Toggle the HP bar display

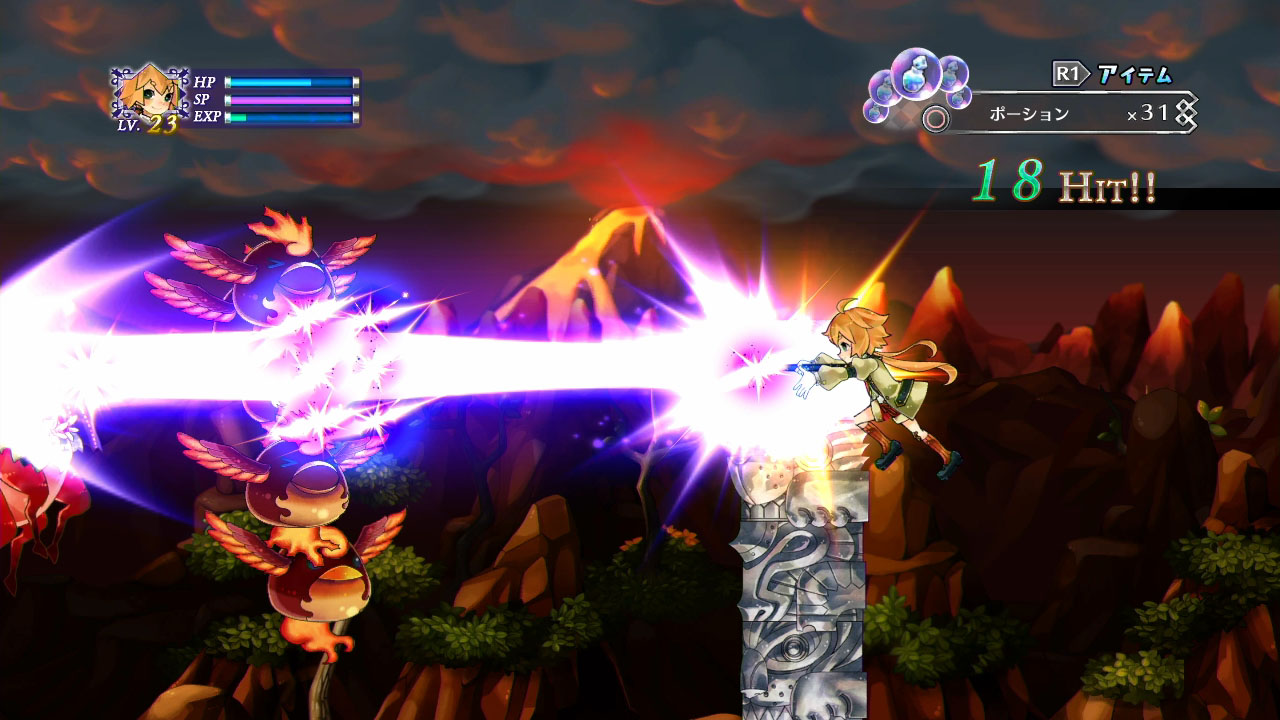pos(290,84)
